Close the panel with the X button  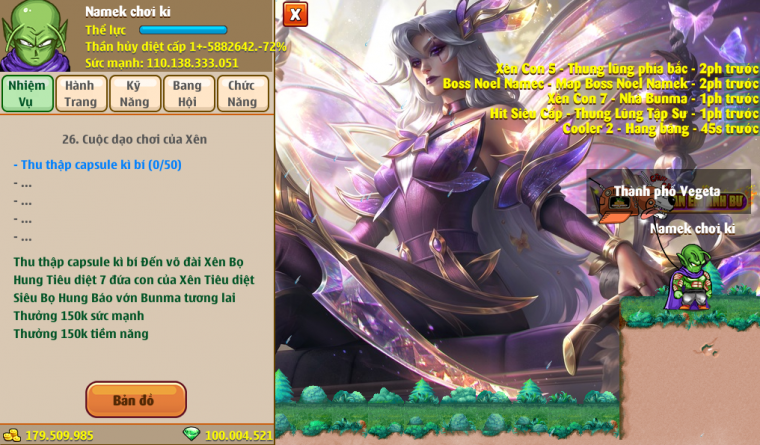coord(295,14)
